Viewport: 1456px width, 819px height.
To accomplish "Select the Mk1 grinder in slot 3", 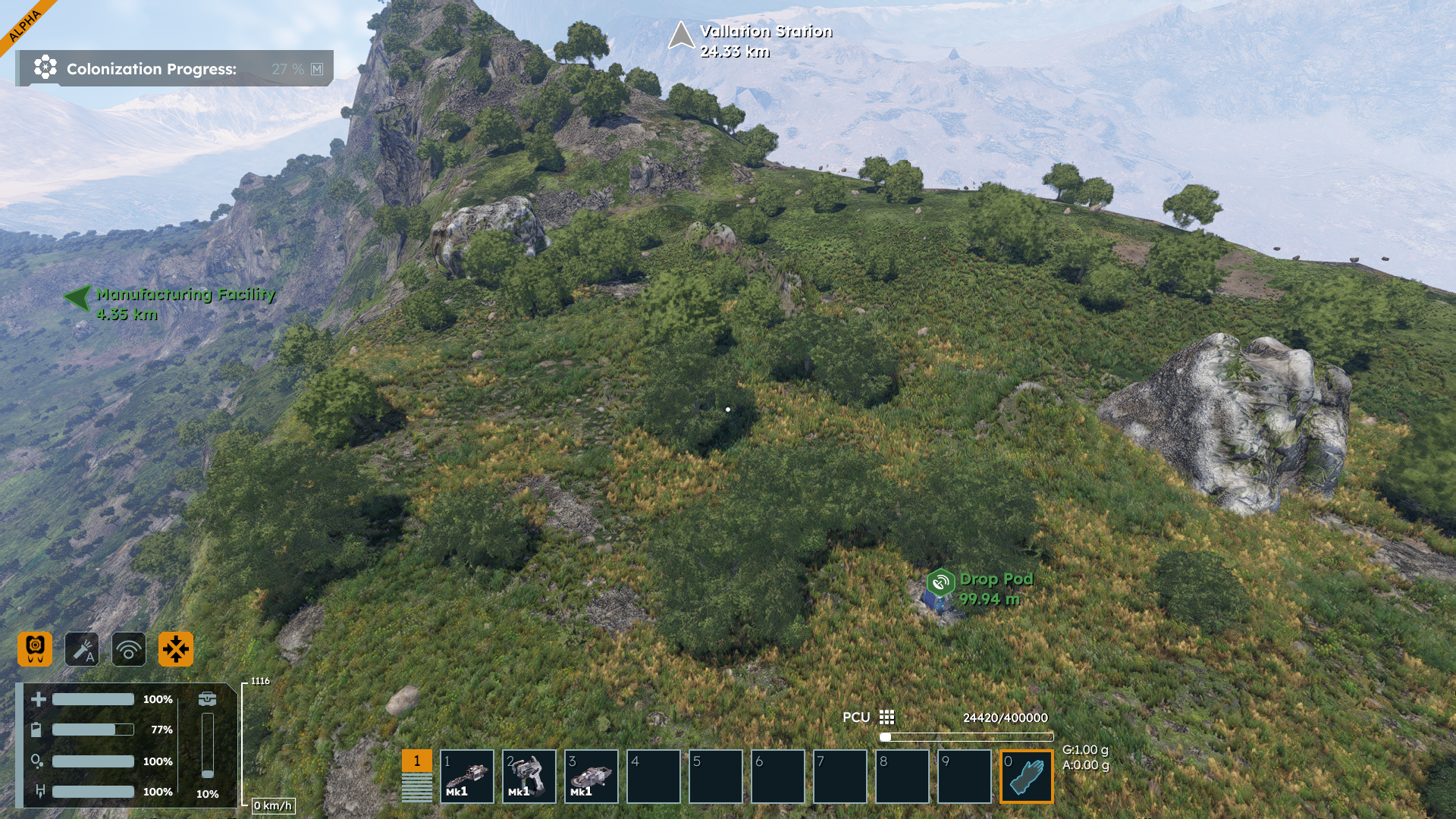I will (x=591, y=777).
